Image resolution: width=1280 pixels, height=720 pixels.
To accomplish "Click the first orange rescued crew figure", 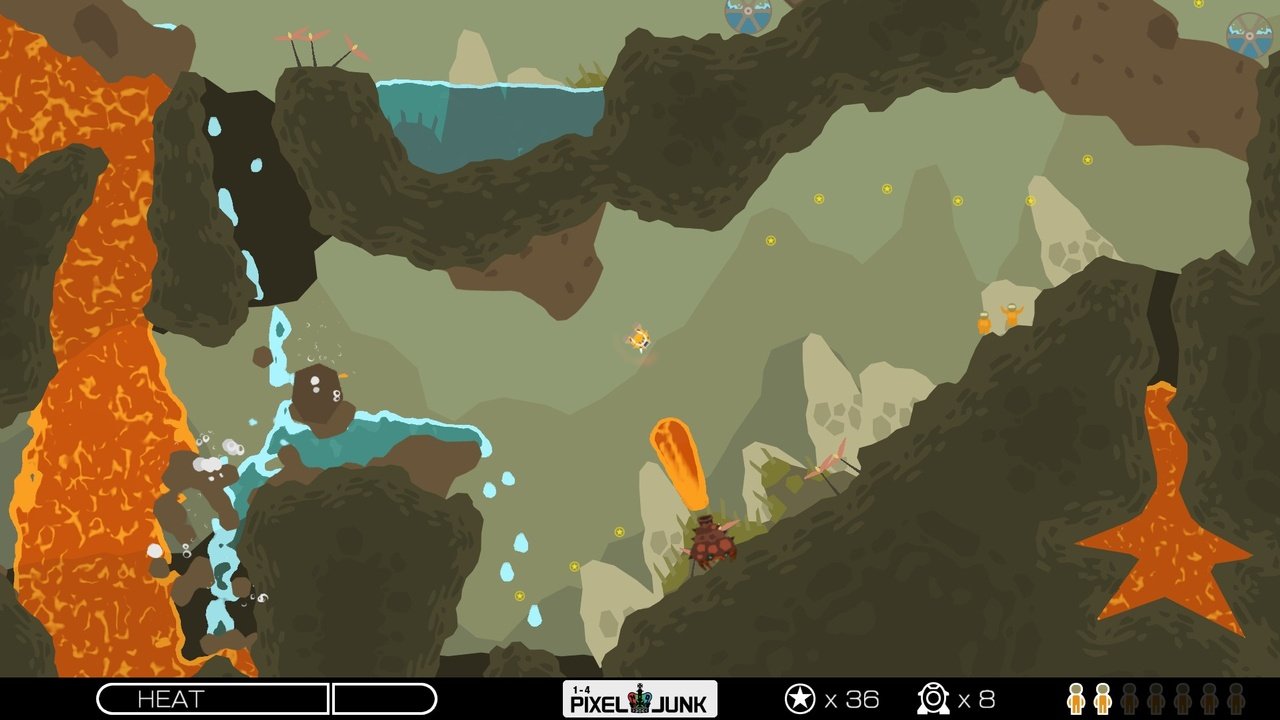I will (x=1075, y=698).
